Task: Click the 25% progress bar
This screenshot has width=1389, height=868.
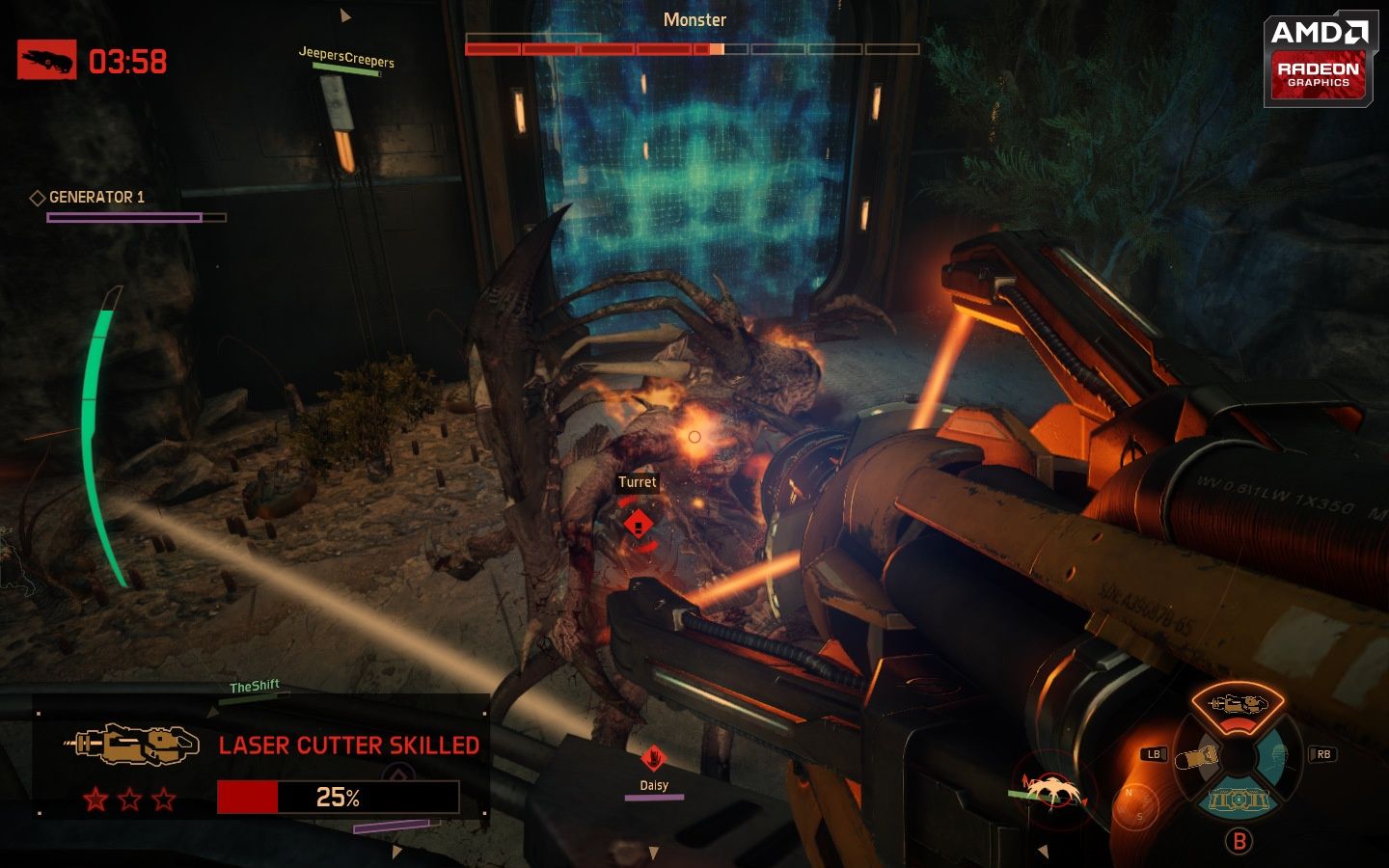Action: [x=339, y=798]
